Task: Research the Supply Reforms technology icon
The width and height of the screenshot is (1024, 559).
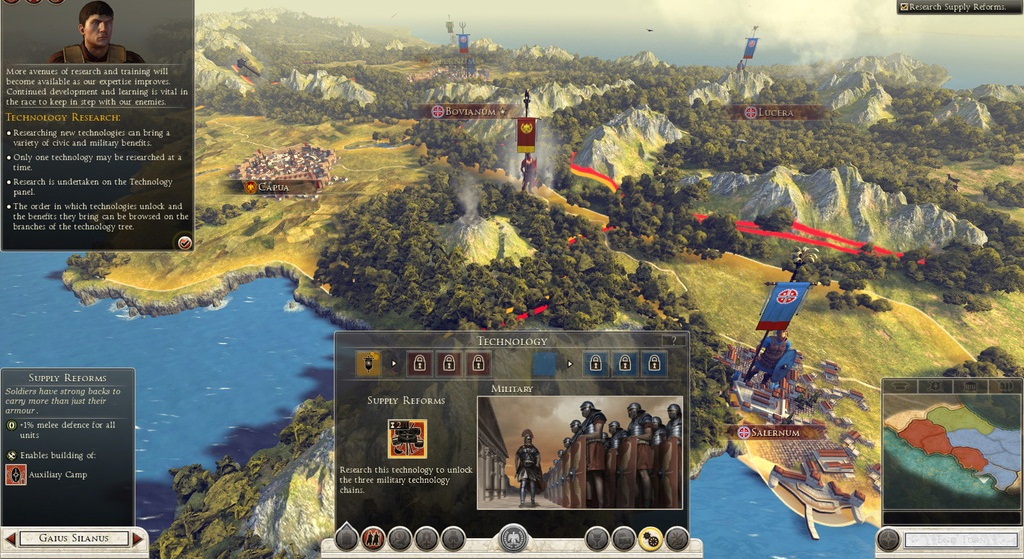Action: 407,438
